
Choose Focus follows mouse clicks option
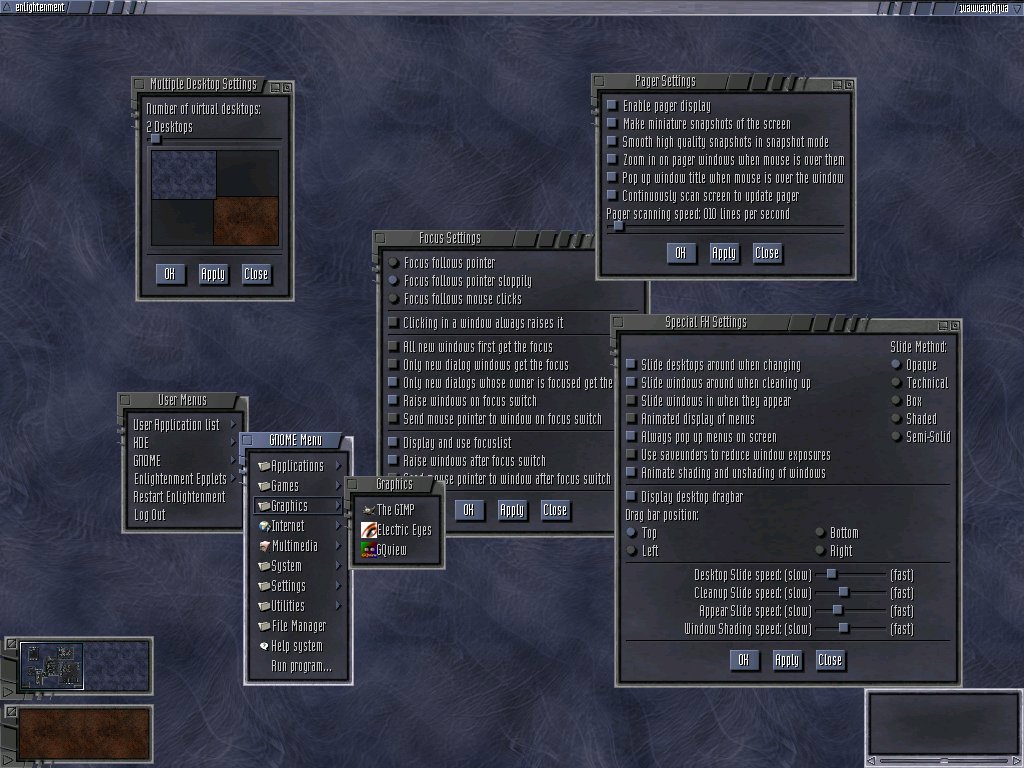coord(393,299)
